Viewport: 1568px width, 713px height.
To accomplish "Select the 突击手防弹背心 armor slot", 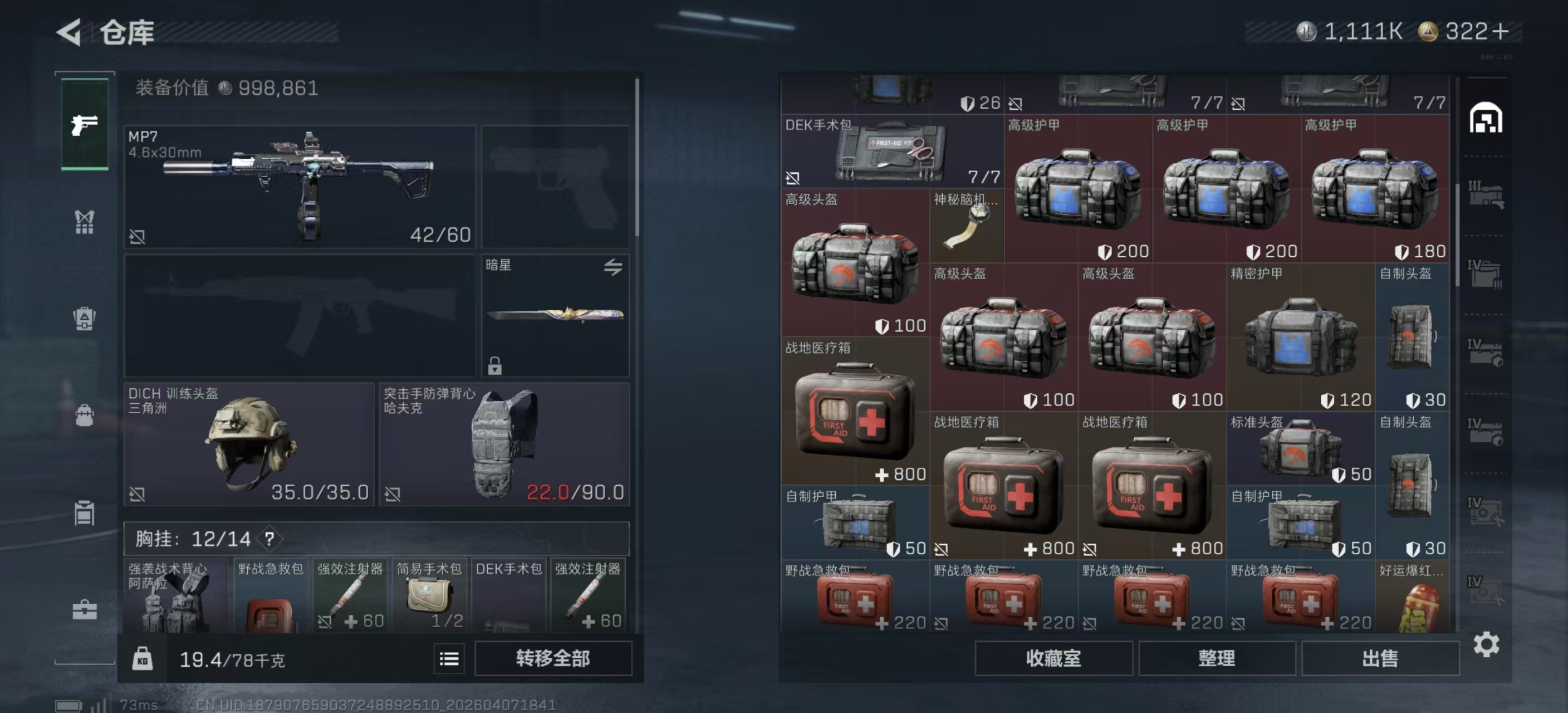I will (x=504, y=444).
